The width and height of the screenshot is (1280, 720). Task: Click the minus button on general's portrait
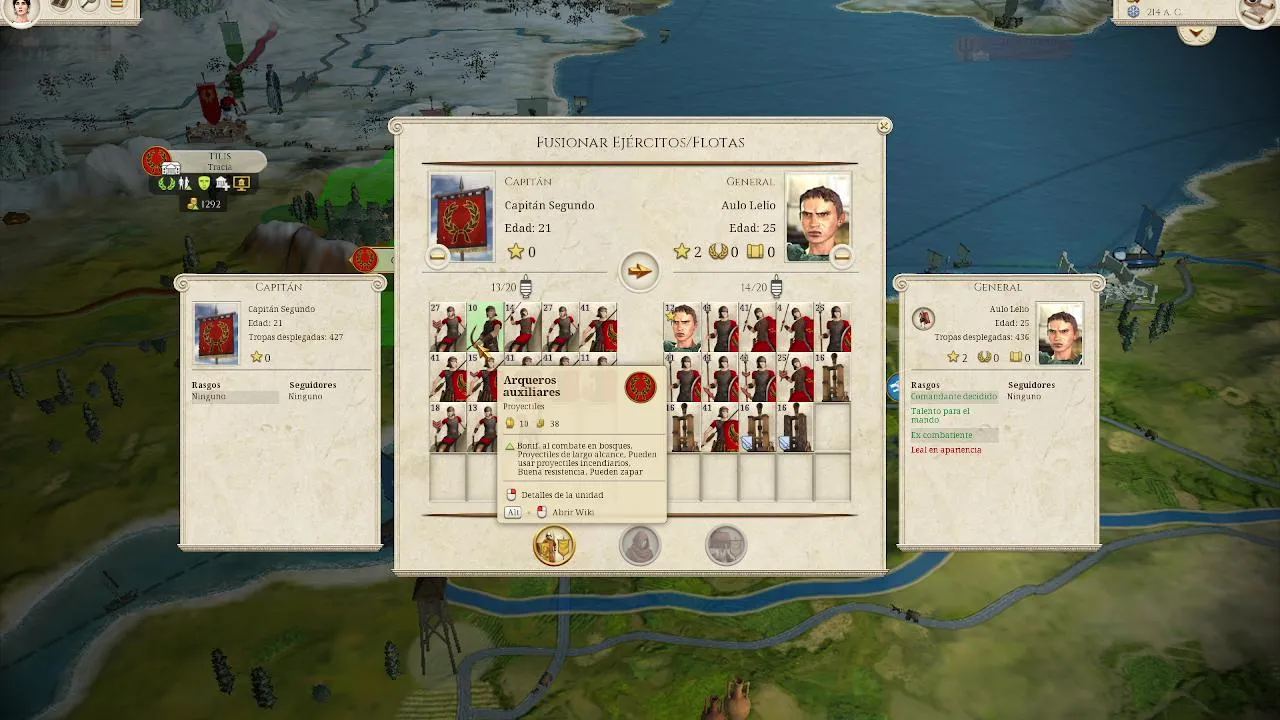tap(842, 256)
